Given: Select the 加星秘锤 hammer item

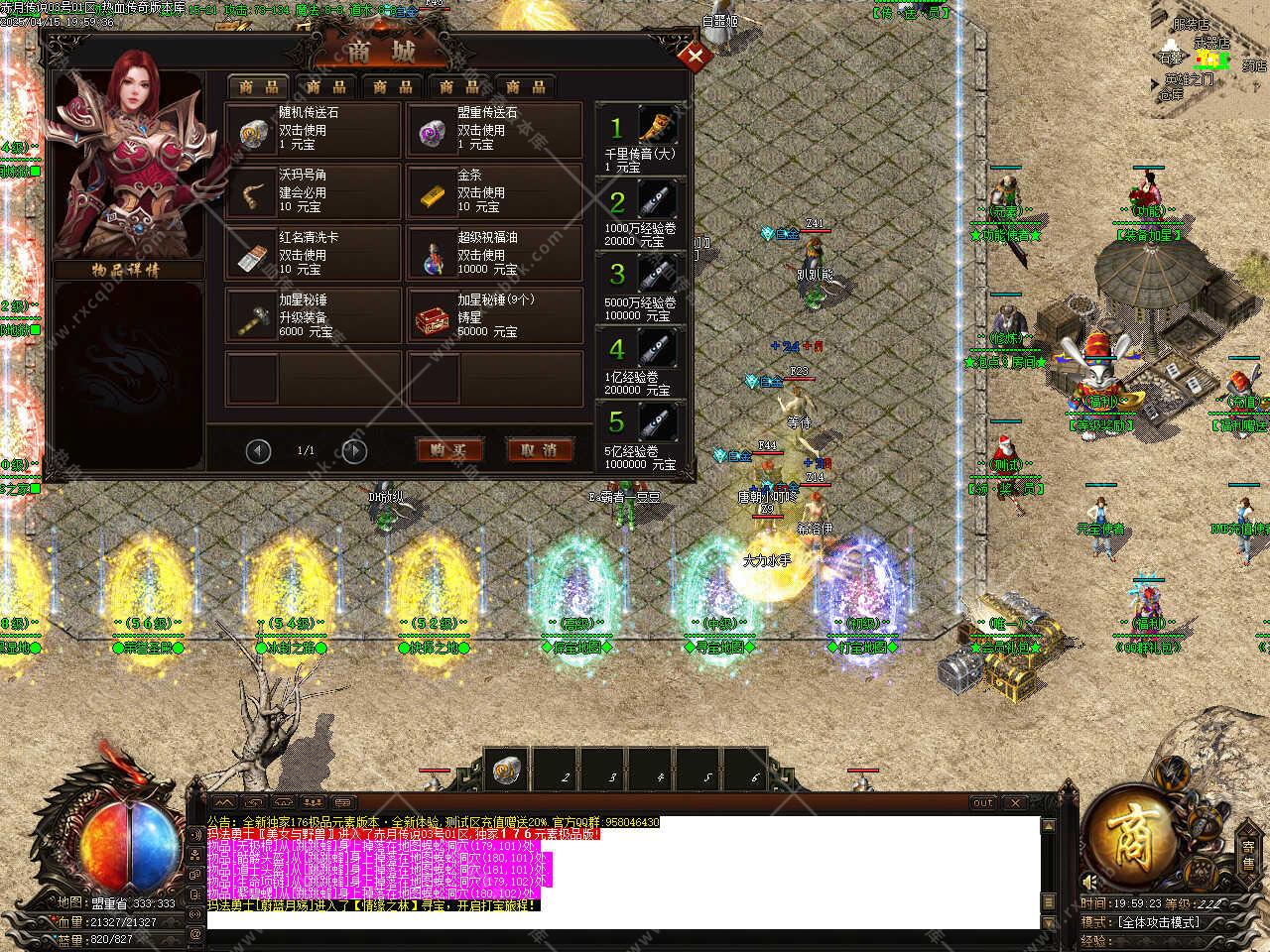Looking at the screenshot, I should tap(314, 316).
